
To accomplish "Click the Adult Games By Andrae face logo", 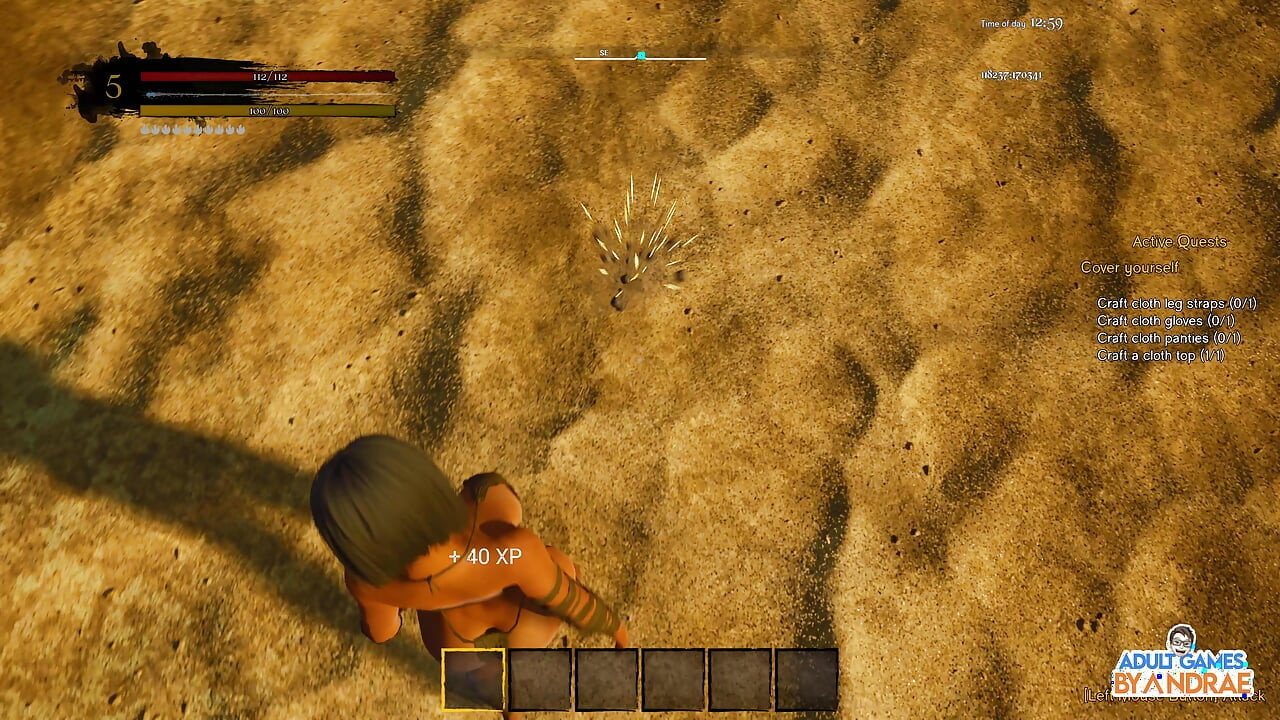I will coord(1183,641).
